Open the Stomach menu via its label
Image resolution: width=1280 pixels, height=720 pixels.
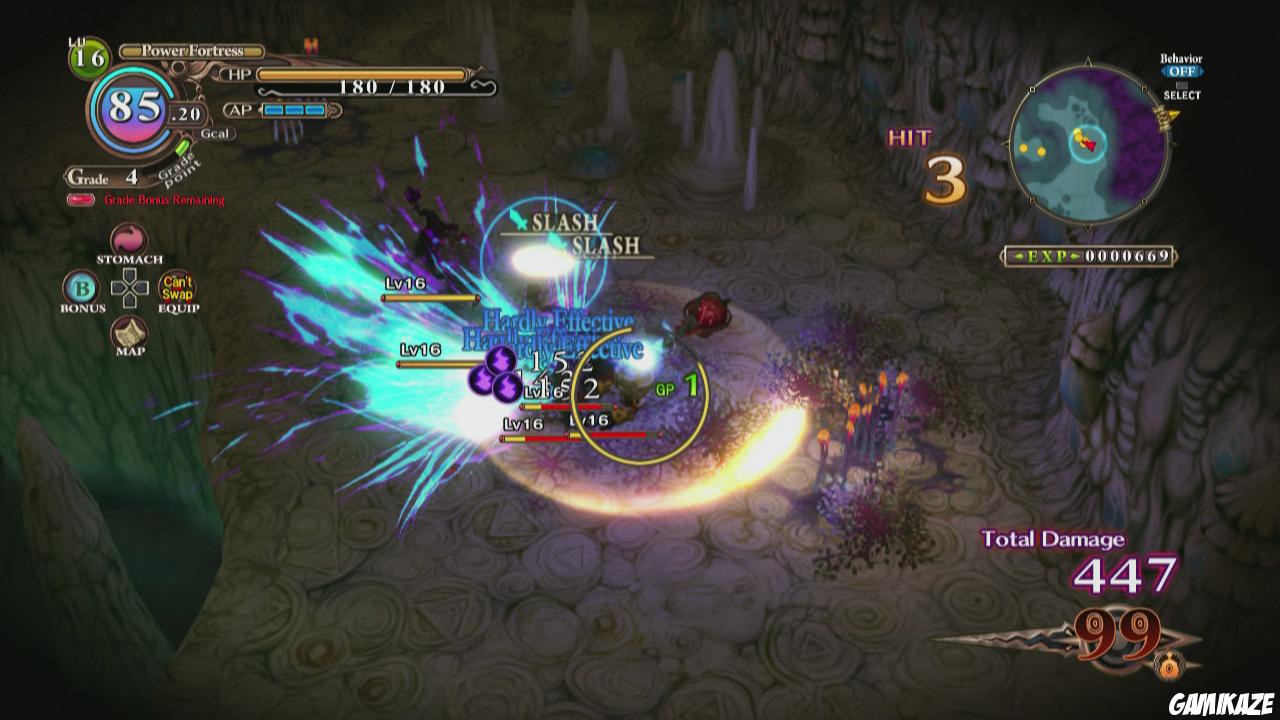132,258
